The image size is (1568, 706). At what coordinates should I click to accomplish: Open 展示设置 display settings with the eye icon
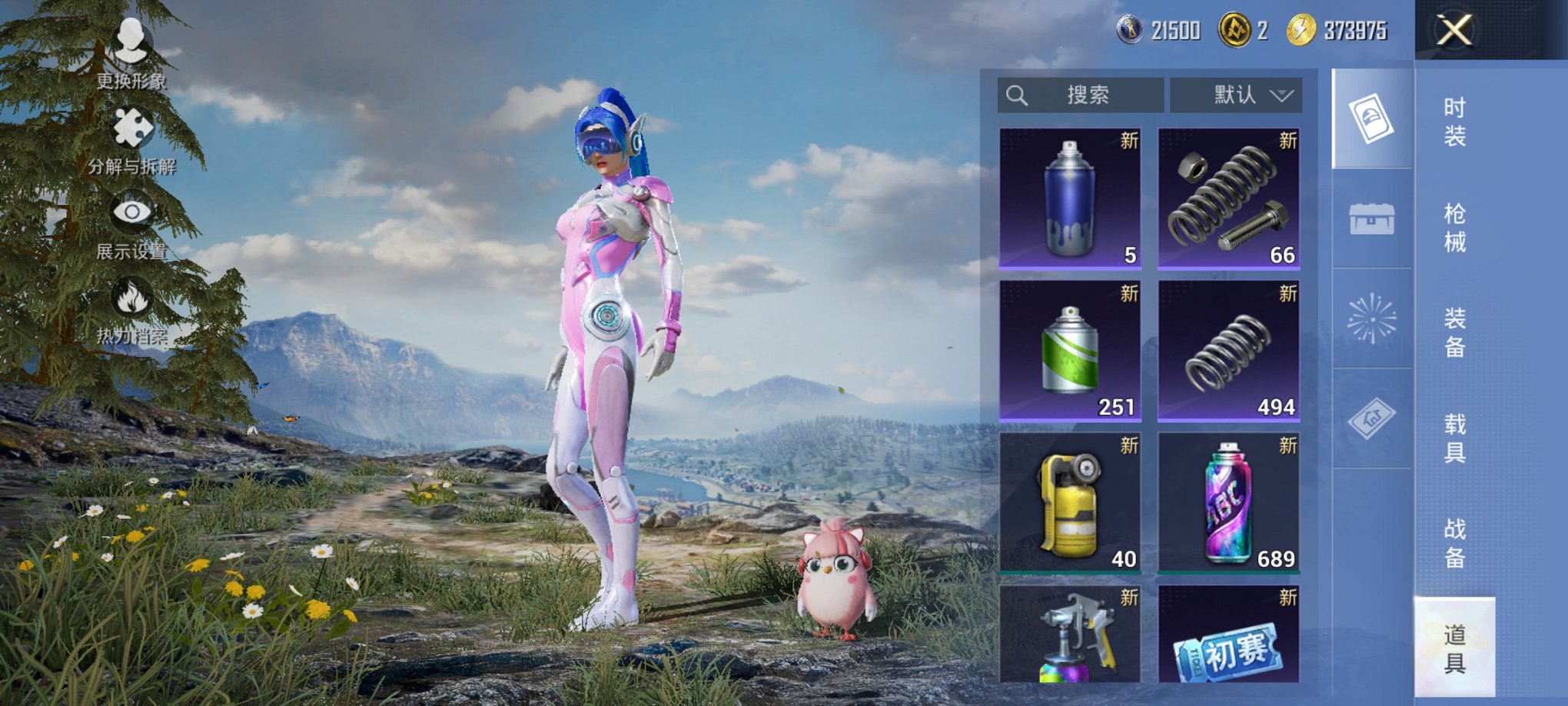pyautogui.click(x=131, y=225)
